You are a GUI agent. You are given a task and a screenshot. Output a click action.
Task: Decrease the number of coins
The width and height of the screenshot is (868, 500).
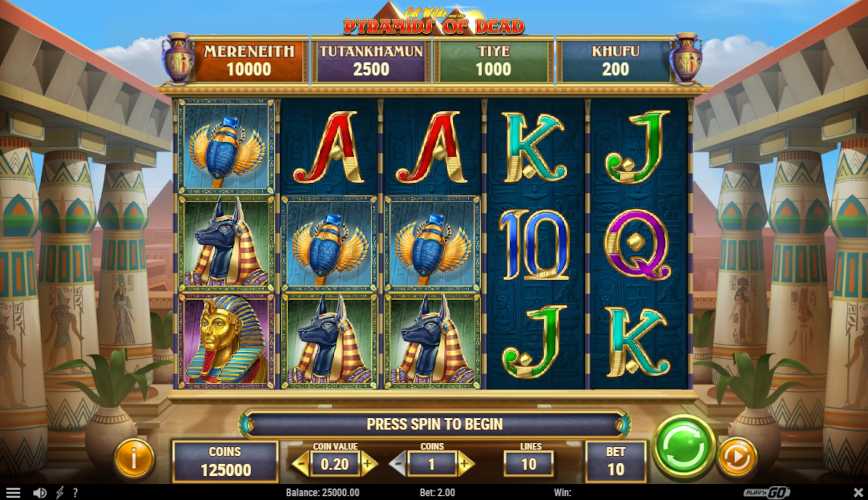(x=396, y=463)
